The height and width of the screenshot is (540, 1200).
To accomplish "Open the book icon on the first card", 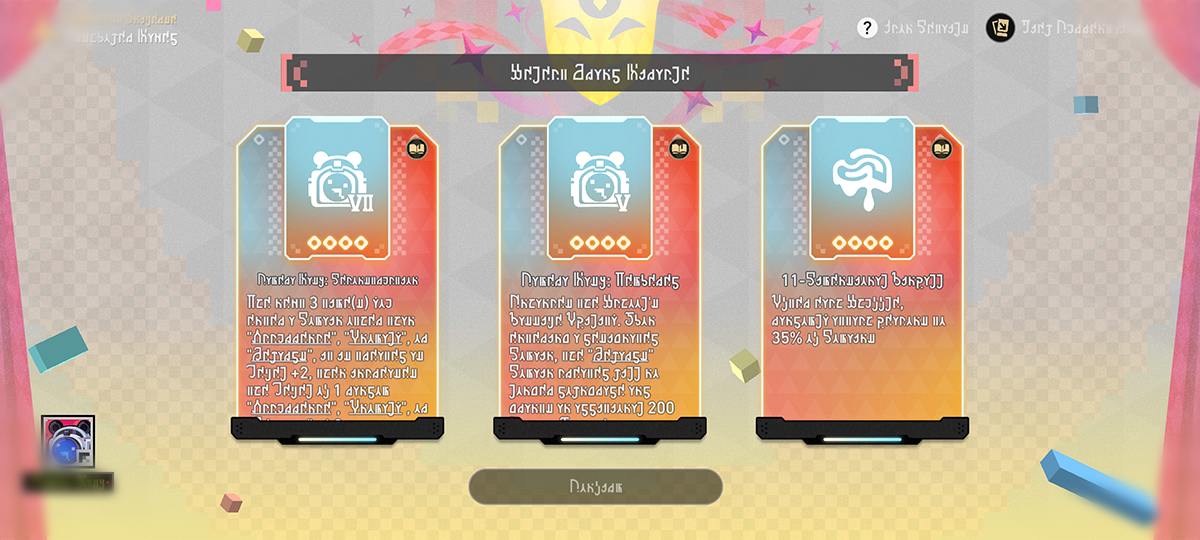I will 416,148.
